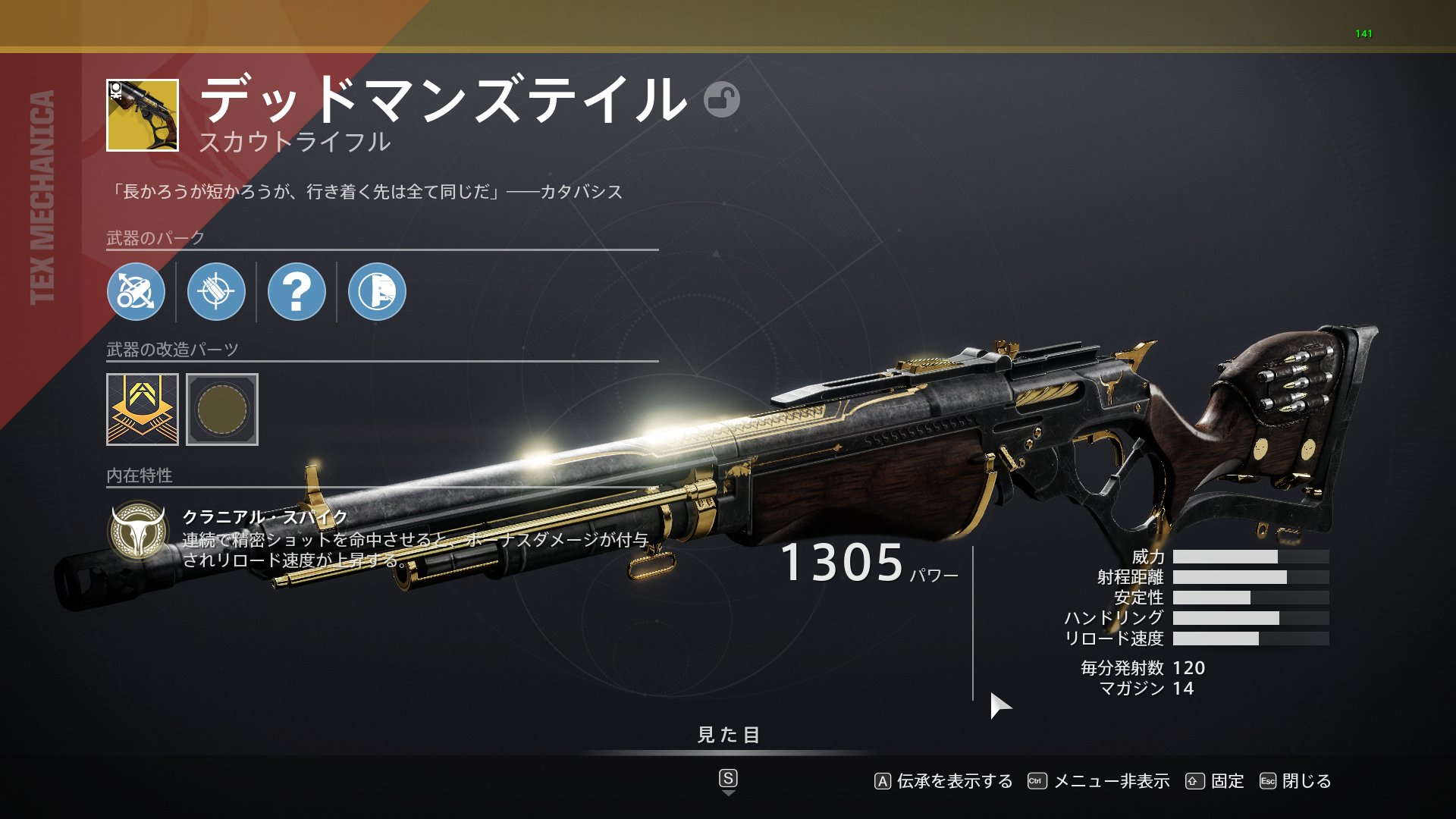Select the stock perk icon
This screenshot has width=1456, height=819.
[377, 292]
